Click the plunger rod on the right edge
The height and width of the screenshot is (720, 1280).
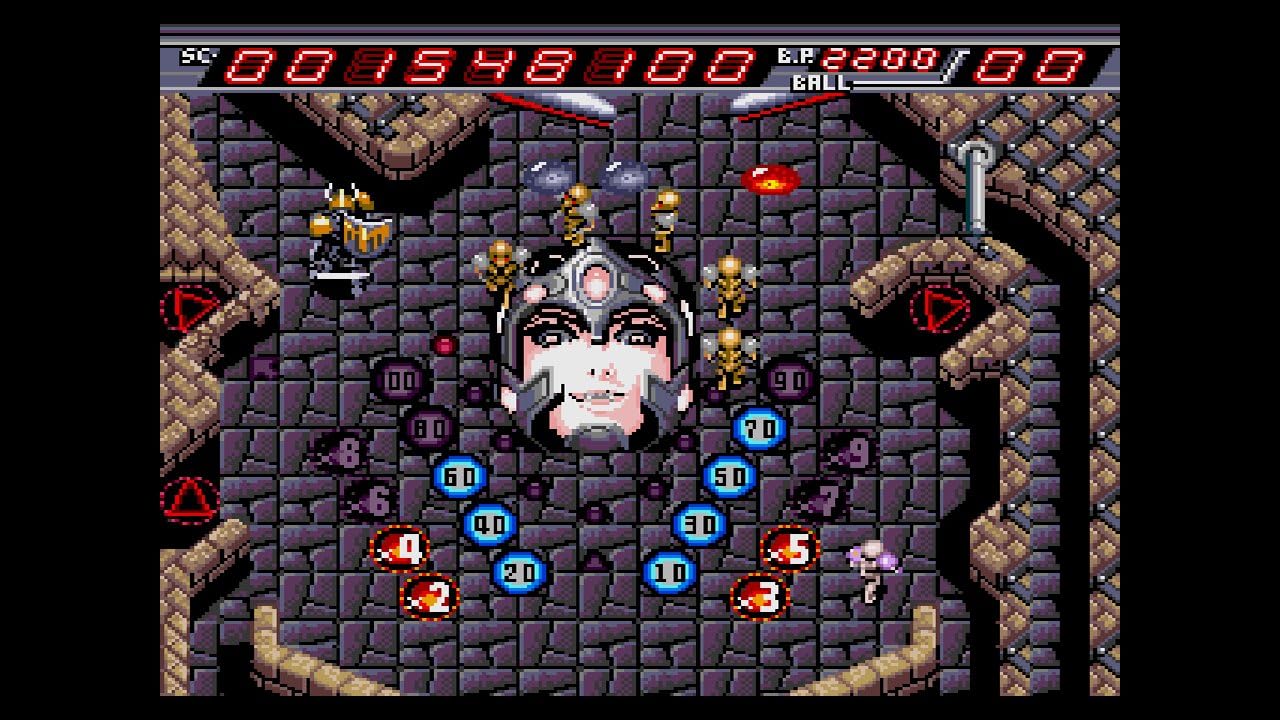point(978,200)
